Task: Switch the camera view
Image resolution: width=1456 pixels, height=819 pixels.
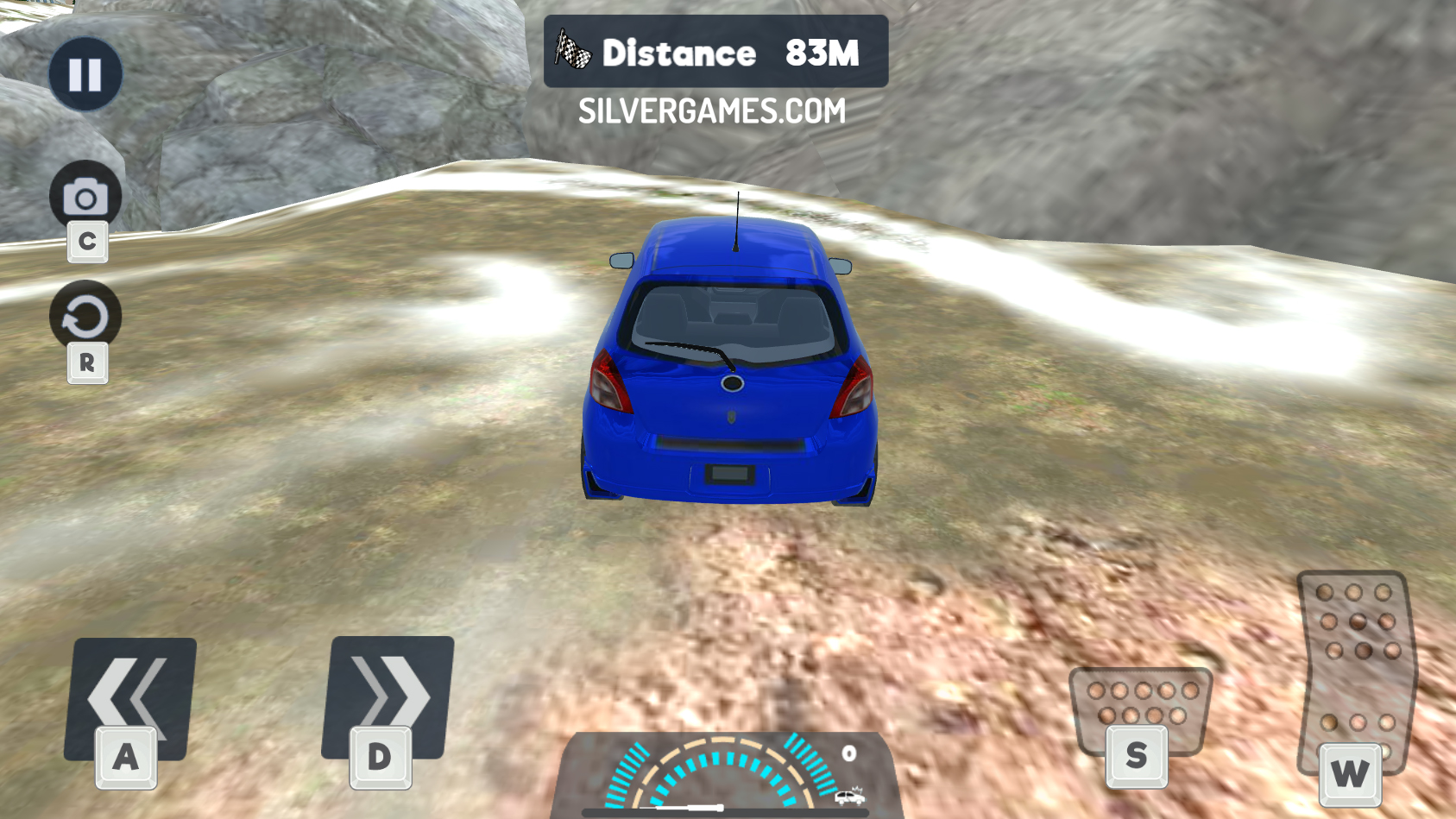Action: click(x=85, y=197)
